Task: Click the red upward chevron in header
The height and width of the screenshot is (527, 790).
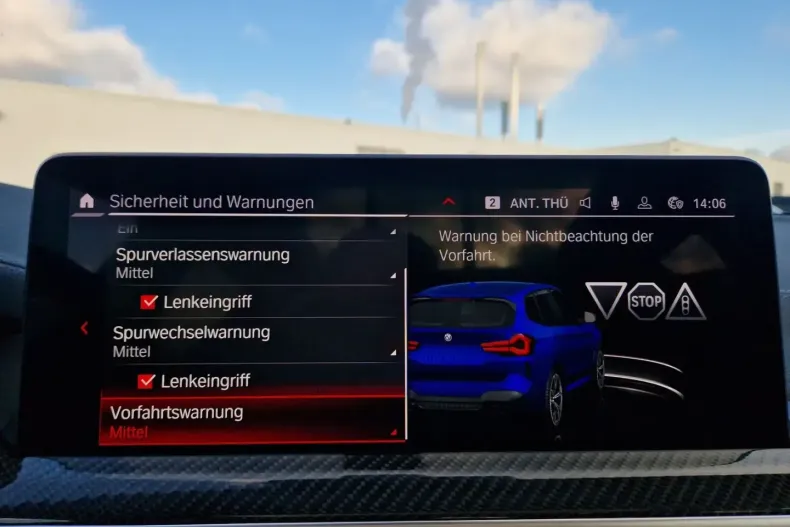Action: (449, 202)
